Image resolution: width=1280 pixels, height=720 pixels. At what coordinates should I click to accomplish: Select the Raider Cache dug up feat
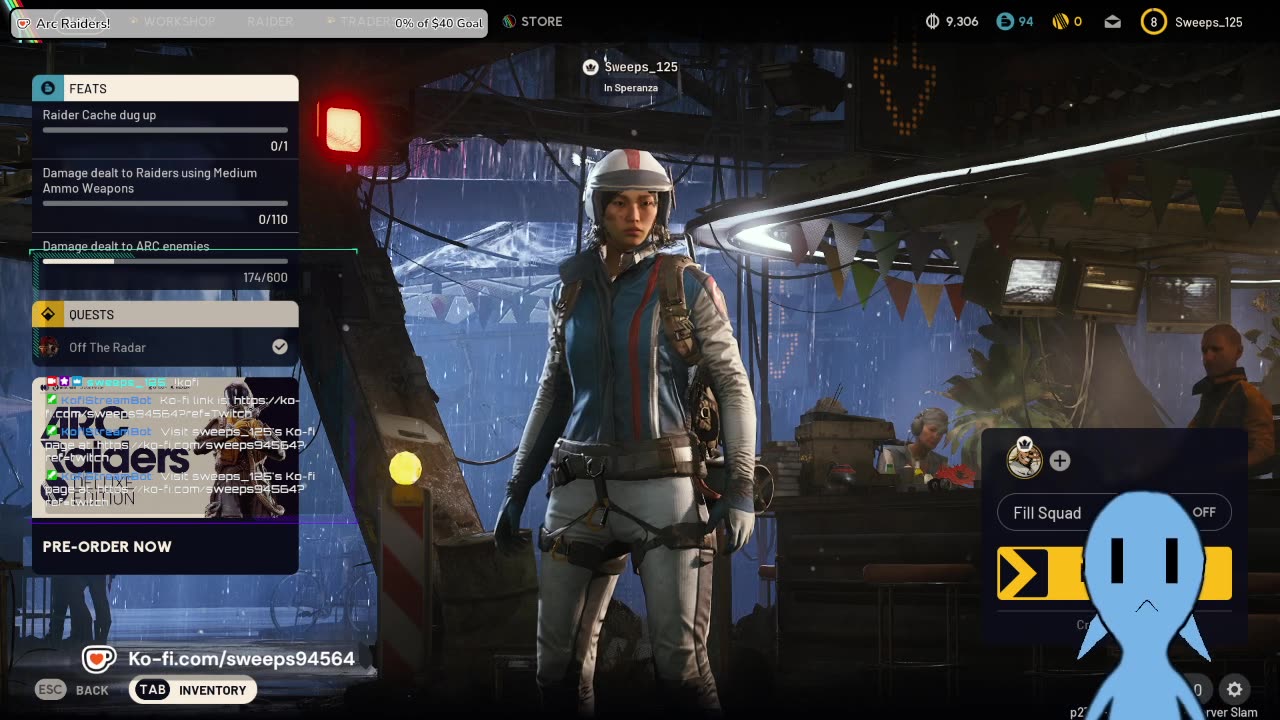coord(165,128)
